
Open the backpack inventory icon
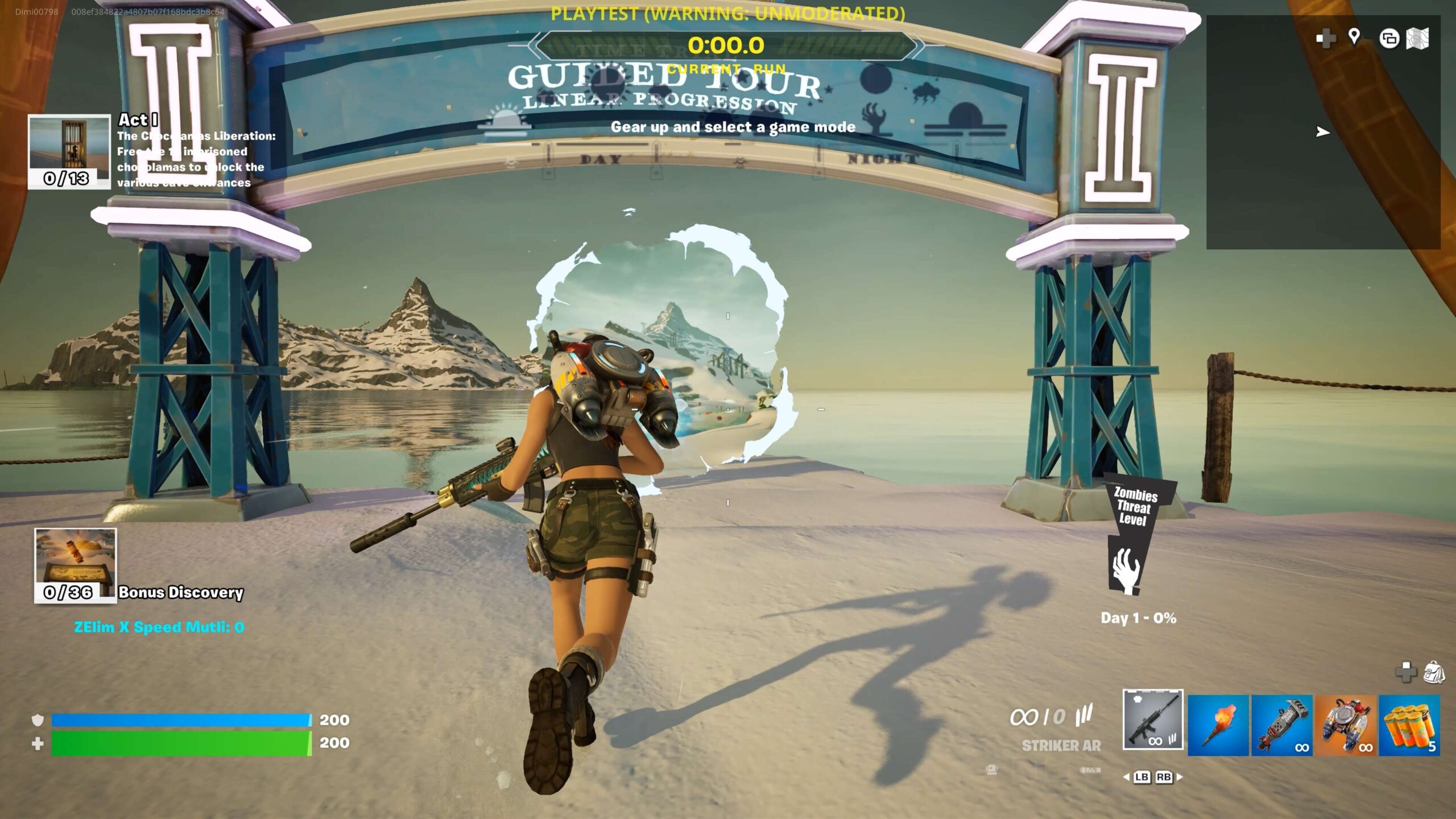pyautogui.click(x=1434, y=672)
